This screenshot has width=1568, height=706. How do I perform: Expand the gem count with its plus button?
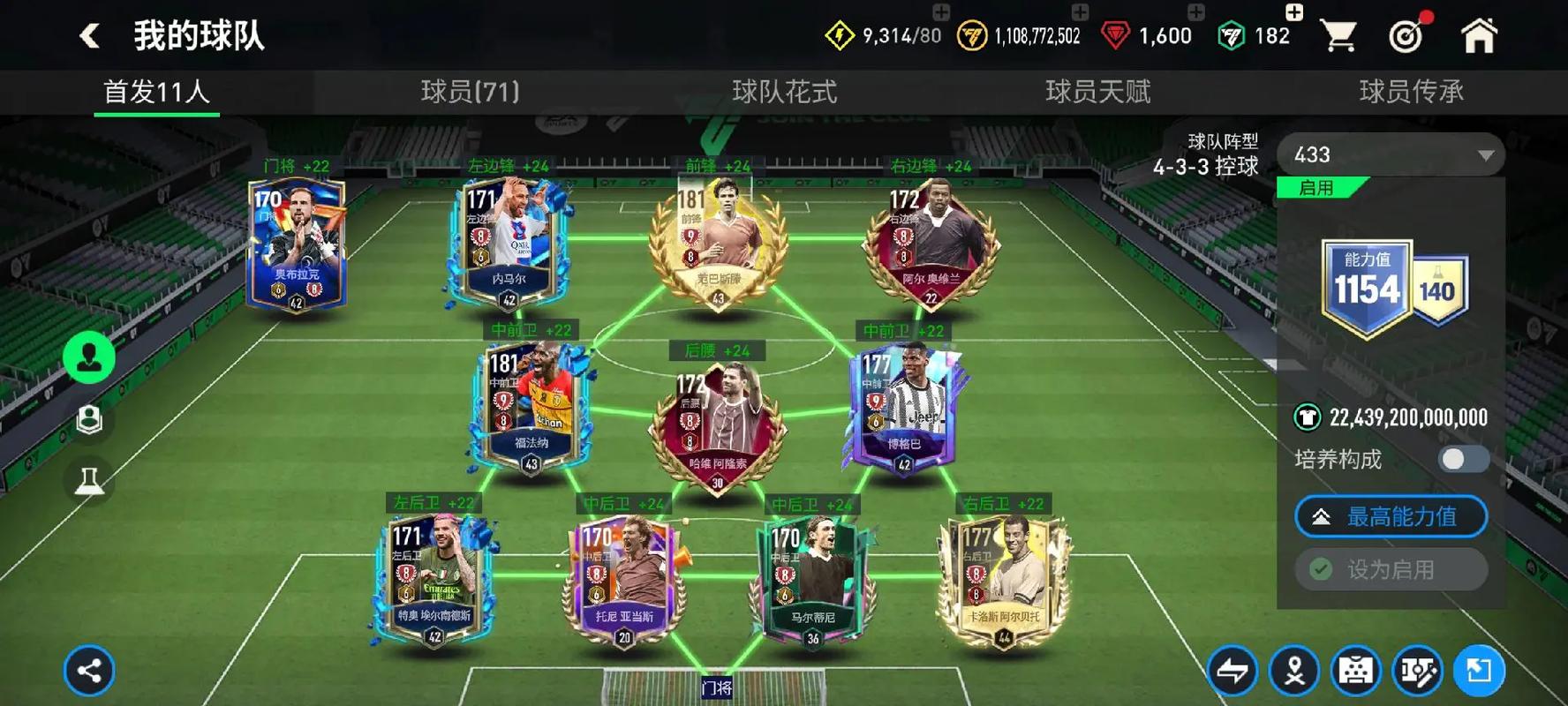1194,13
